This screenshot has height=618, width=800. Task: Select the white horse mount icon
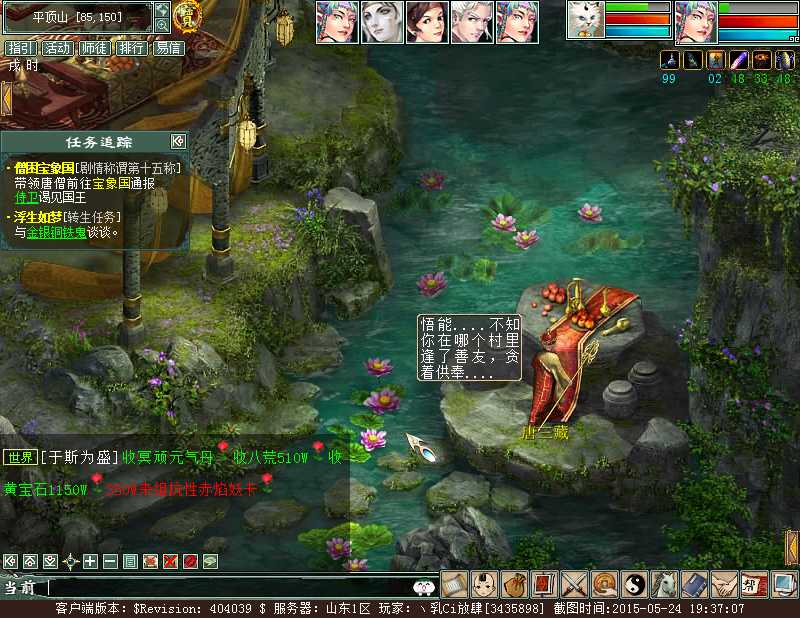click(x=664, y=583)
